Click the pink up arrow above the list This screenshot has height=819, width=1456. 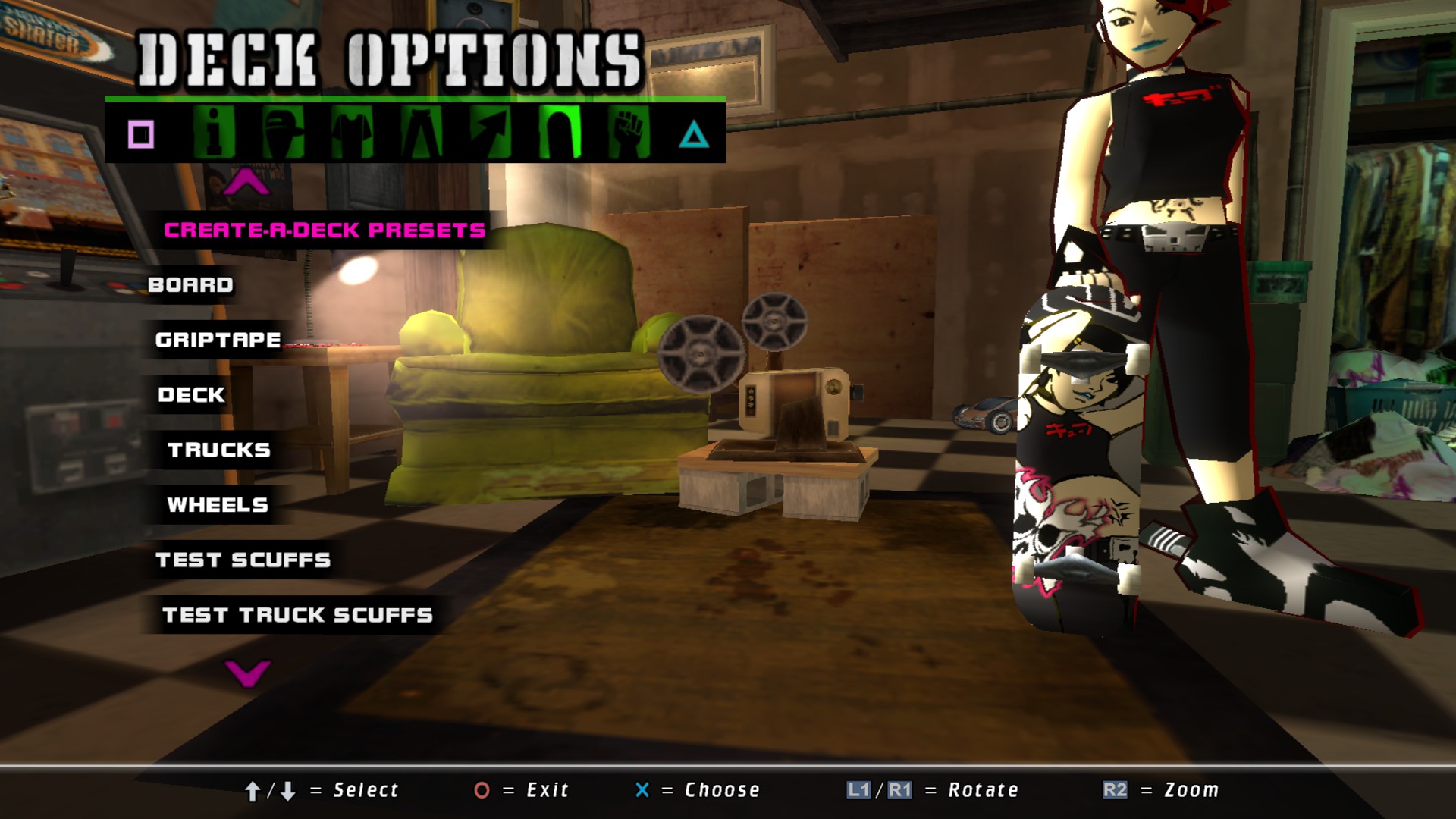[246, 183]
